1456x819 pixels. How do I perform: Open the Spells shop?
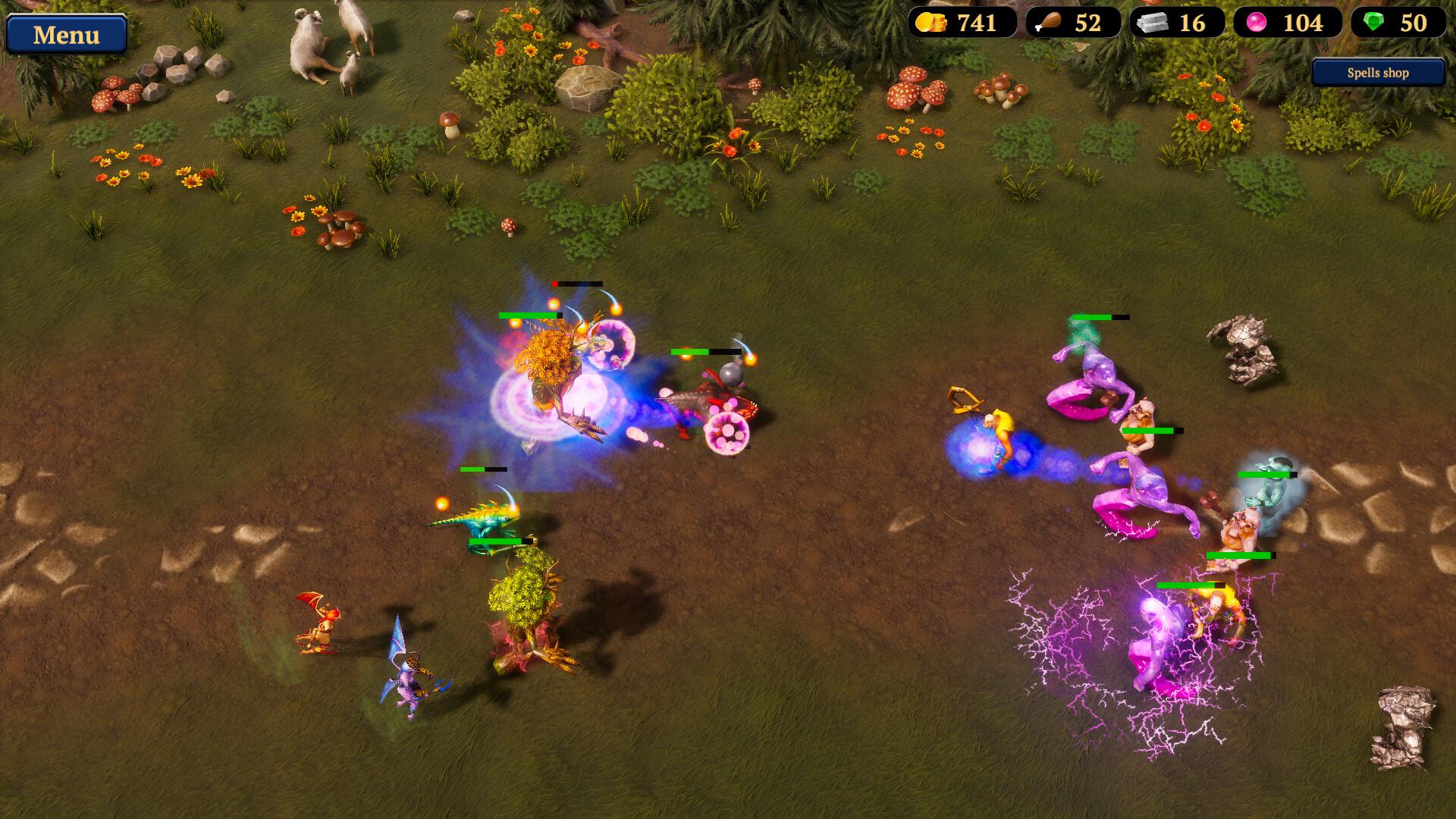(1376, 73)
